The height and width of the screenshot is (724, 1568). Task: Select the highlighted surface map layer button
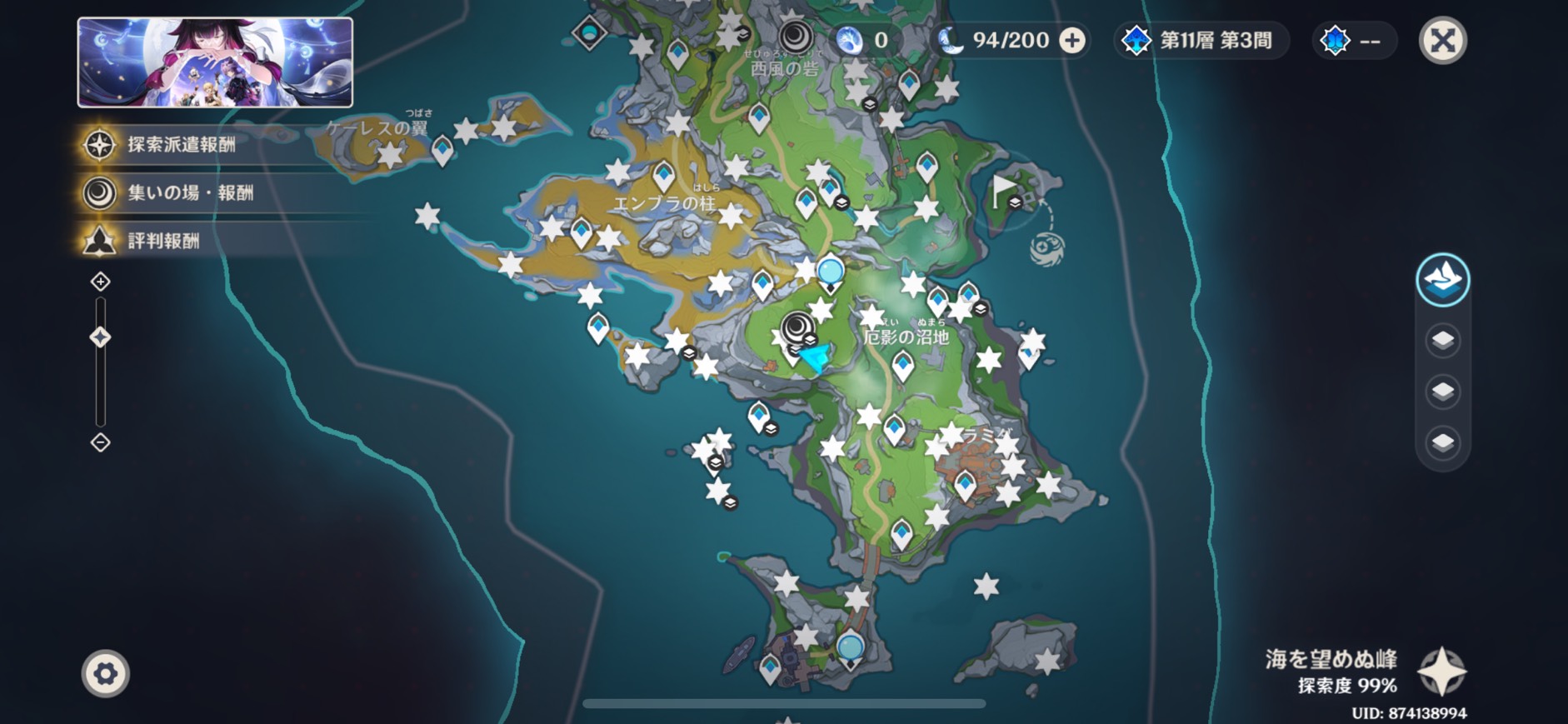1442,280
